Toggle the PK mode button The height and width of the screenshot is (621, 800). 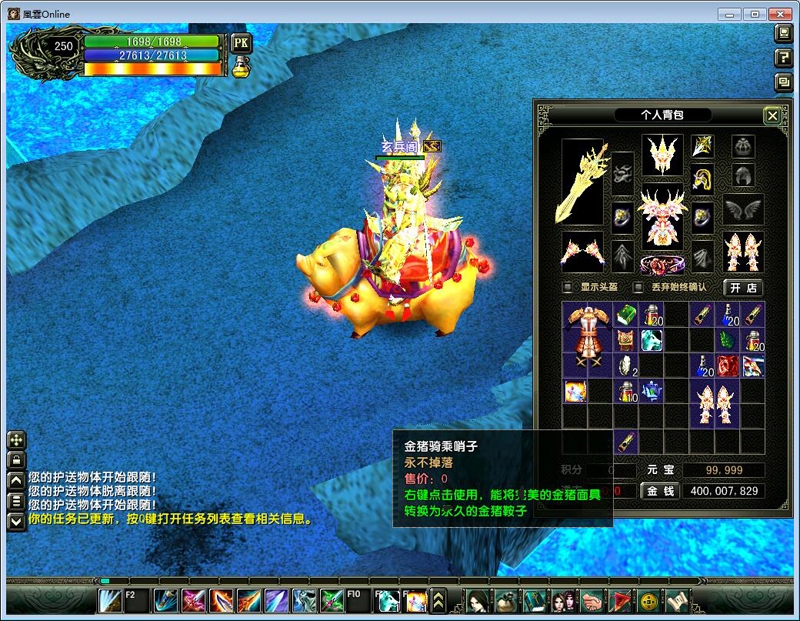240,44
